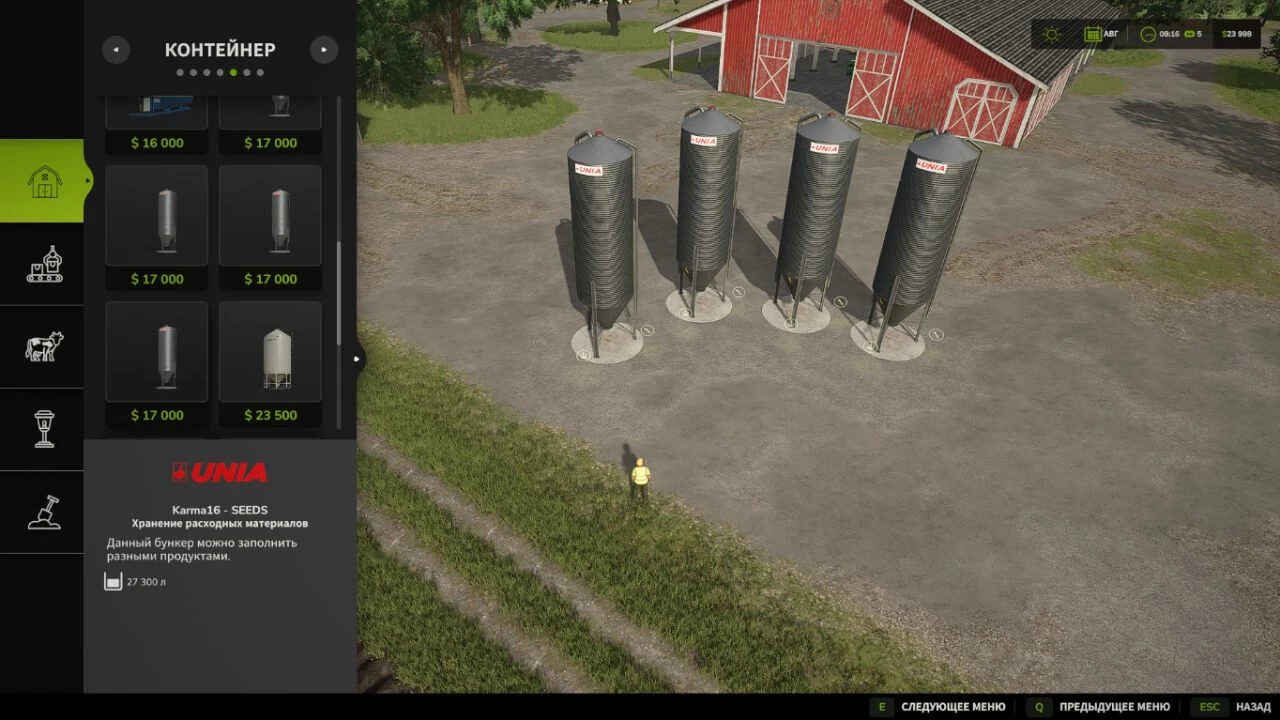This screenshot has height=720, width=1280.
Task: Choose the white silo priced at $23 500
Action: pos(270,361)
